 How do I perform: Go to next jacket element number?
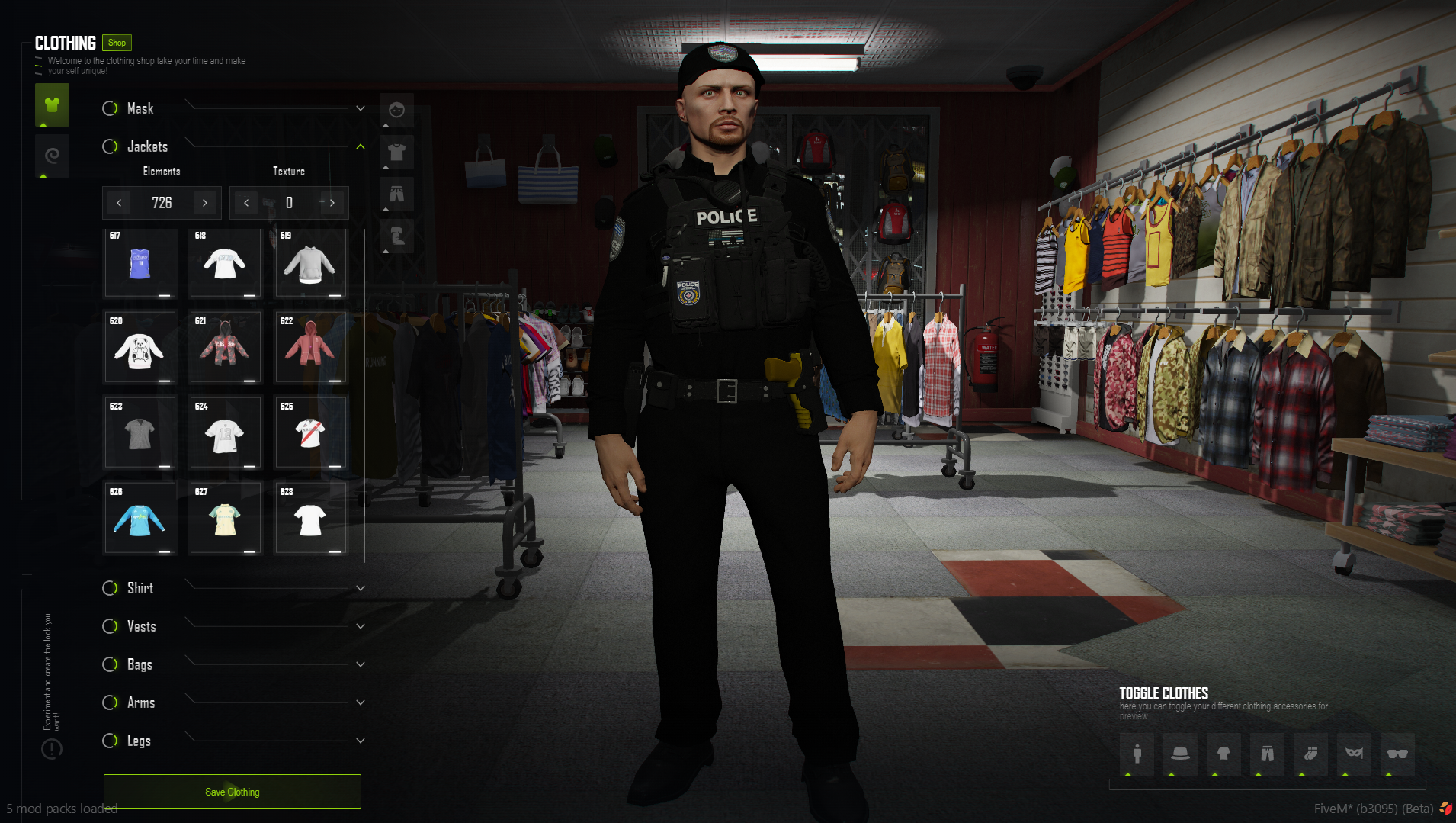coord(205,203)
